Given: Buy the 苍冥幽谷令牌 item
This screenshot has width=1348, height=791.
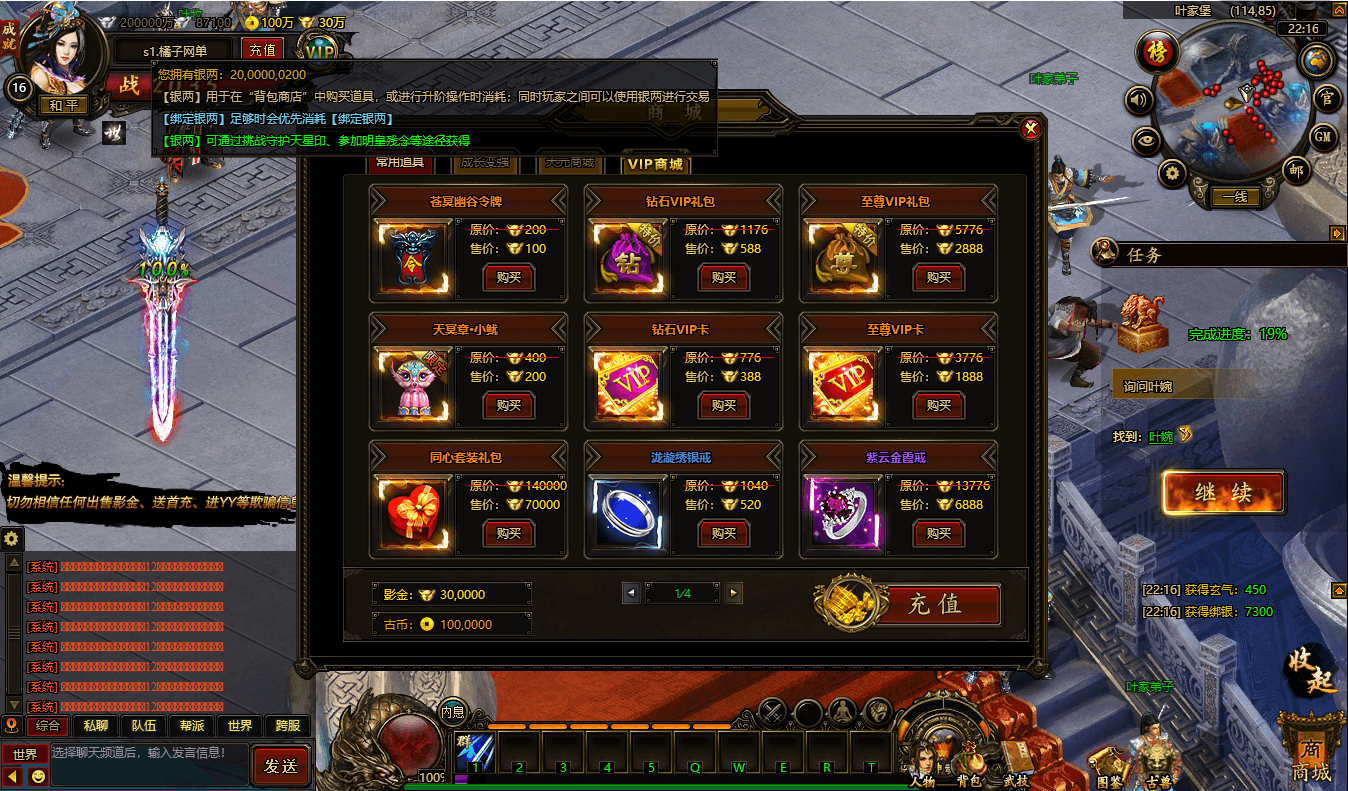Looking at the screenshot, I should 508,277.
